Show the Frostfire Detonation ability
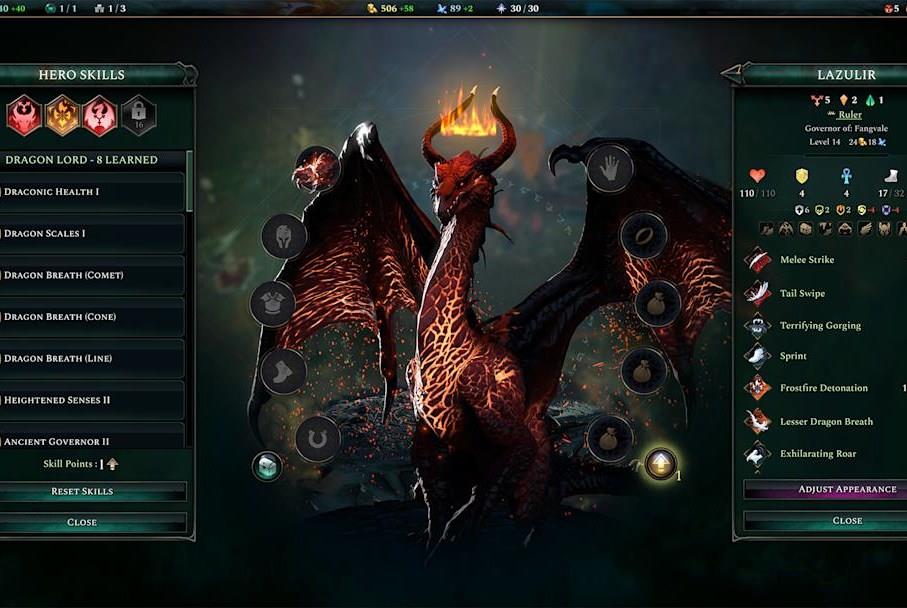Screen dimensions: 907x608 coord(823,388)
